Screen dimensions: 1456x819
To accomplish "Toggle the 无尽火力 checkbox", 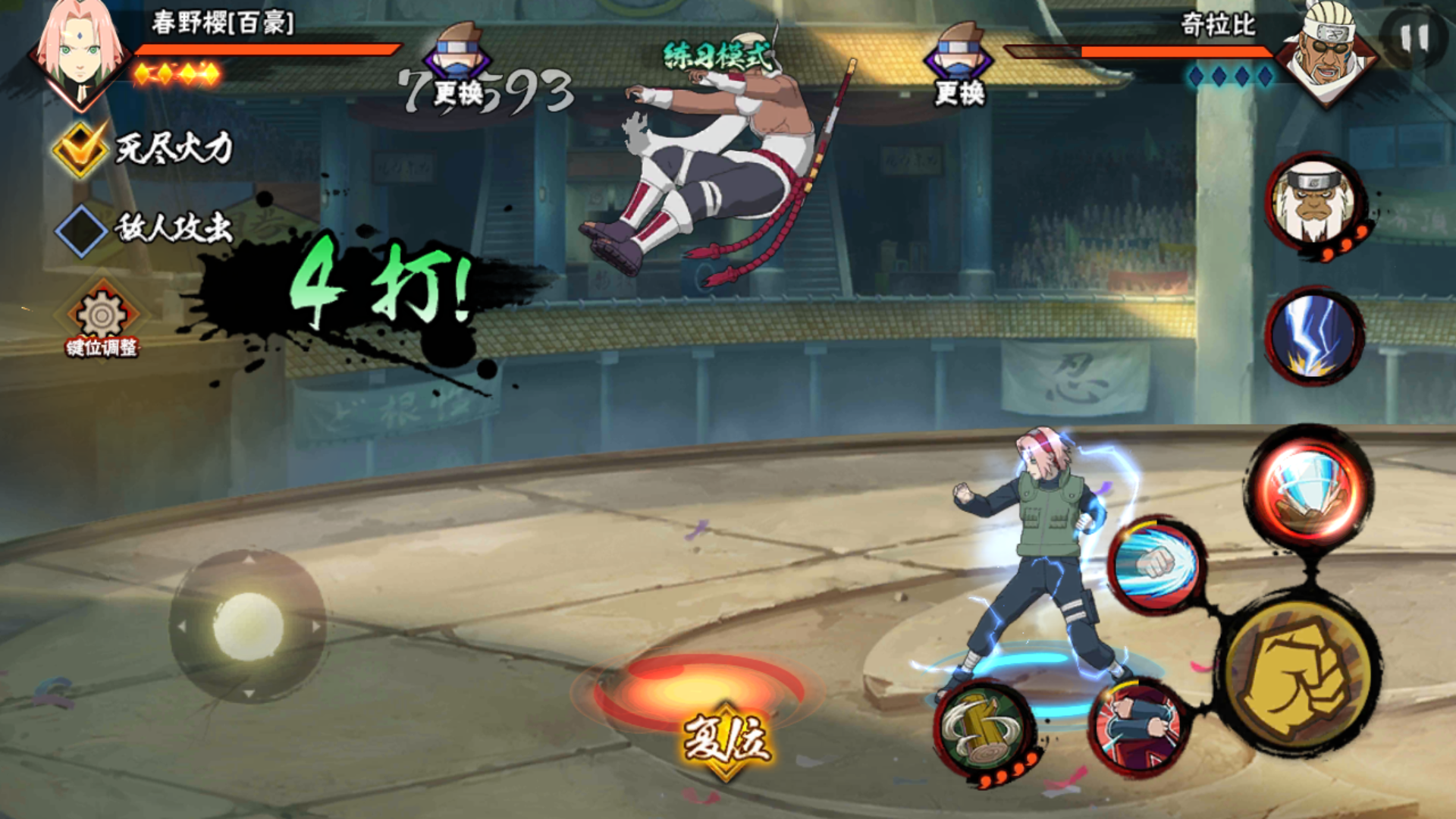I will point(80,149).
